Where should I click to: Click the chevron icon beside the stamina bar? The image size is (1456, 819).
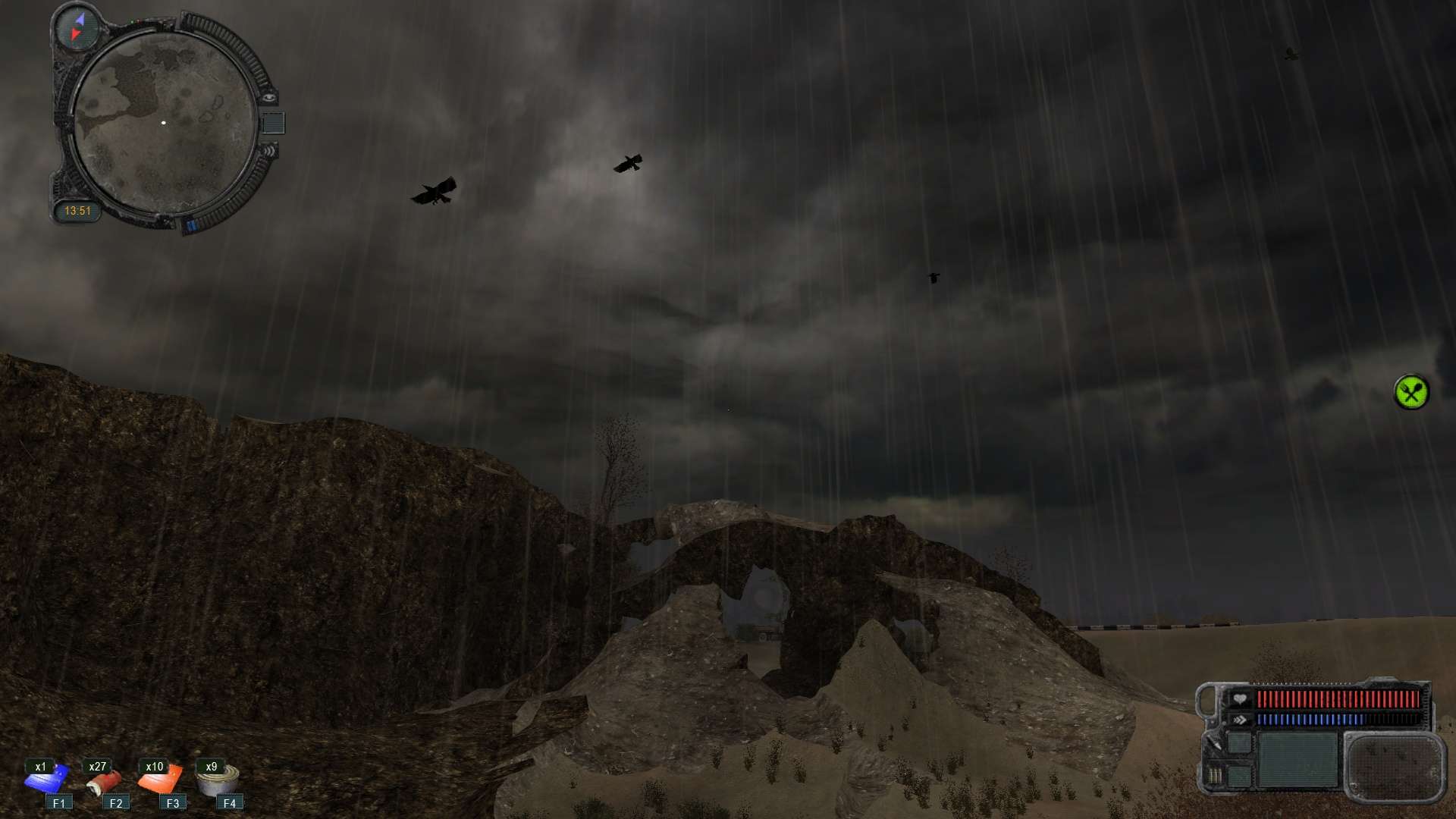[1240, 720]
